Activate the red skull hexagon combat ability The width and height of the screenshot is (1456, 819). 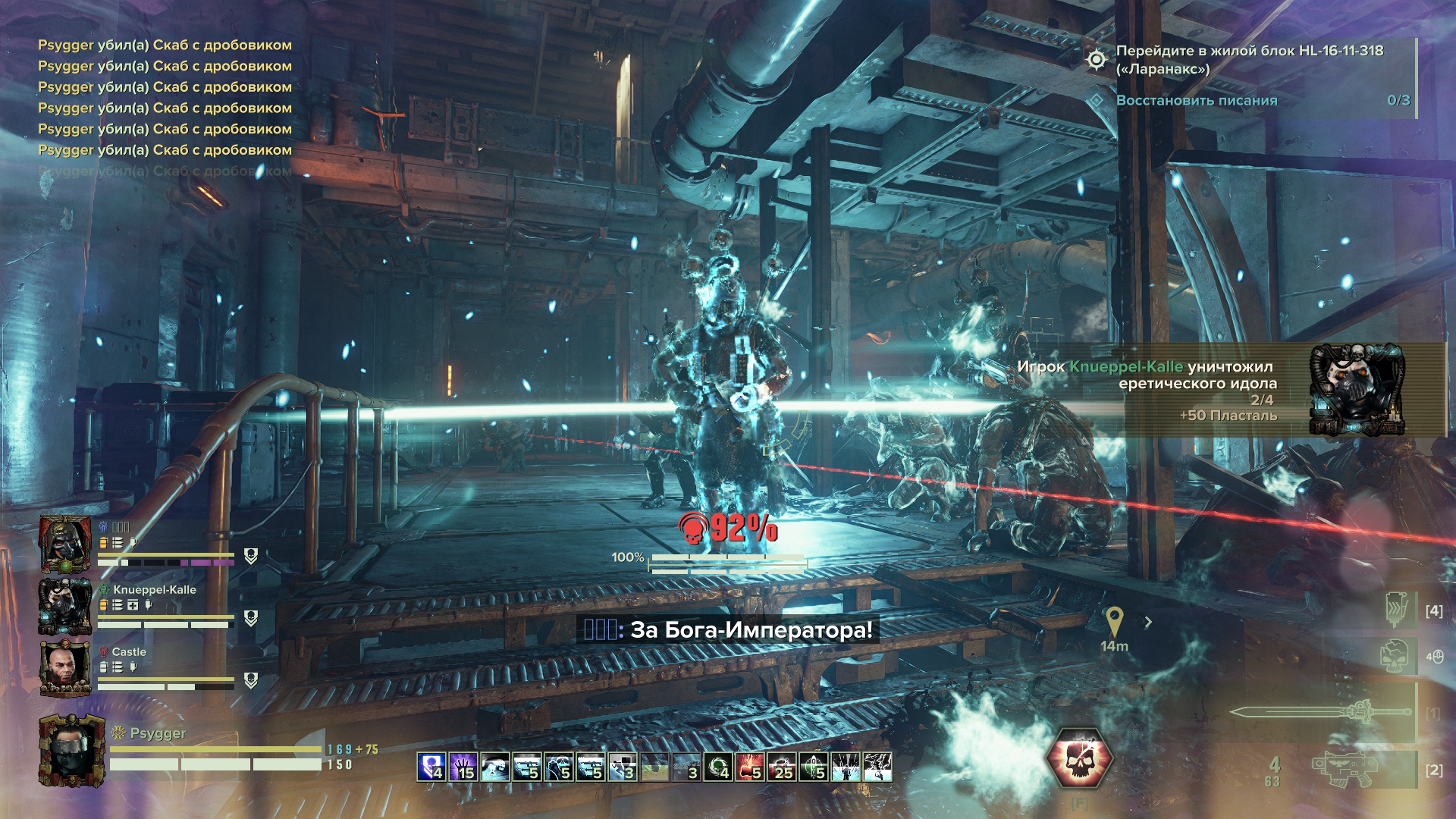(x=1078, y=759)
